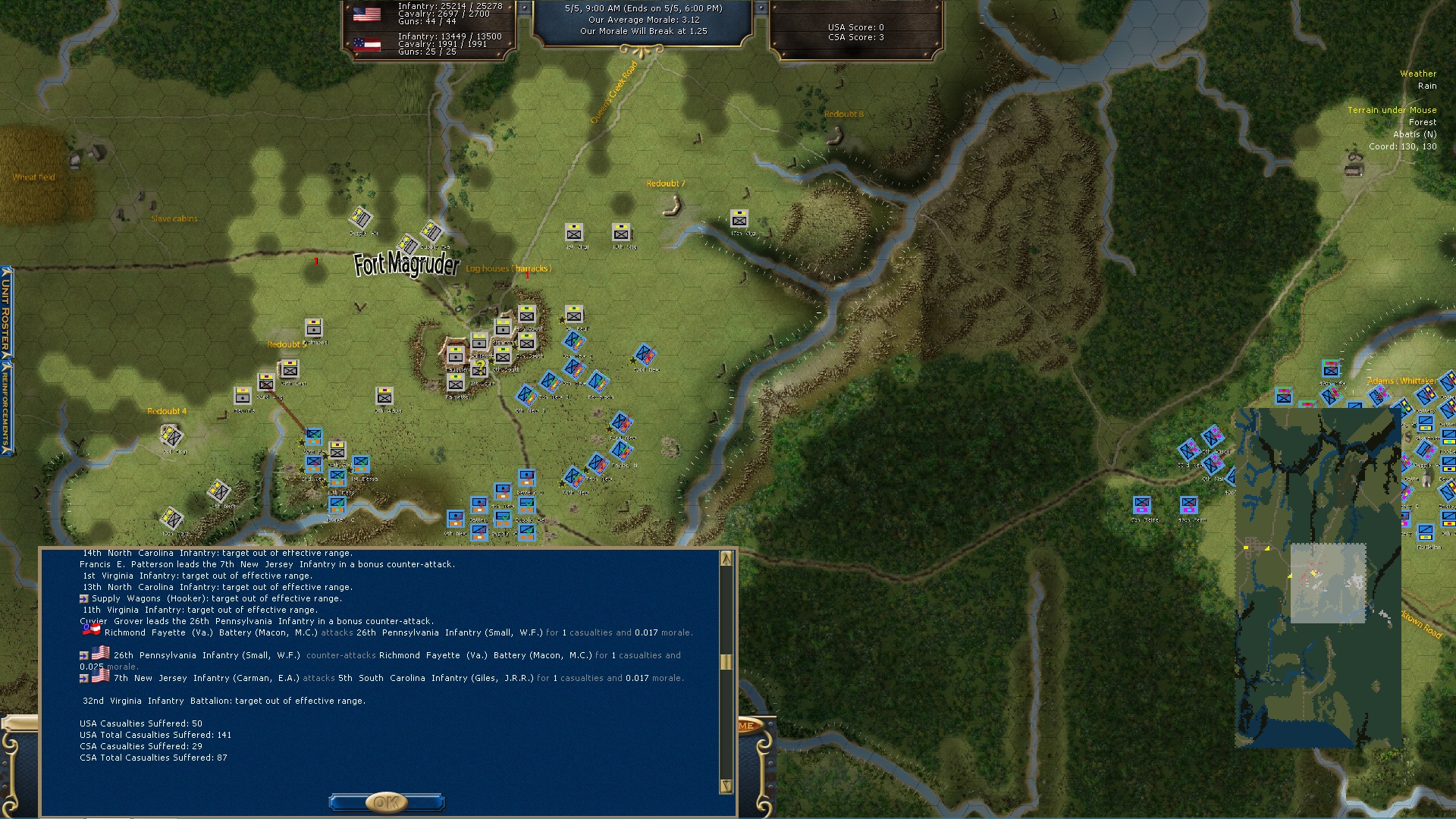Click the gold ornament below the morale panel
Viewport: 1456px width, 819px height.
tap(642, 52)
